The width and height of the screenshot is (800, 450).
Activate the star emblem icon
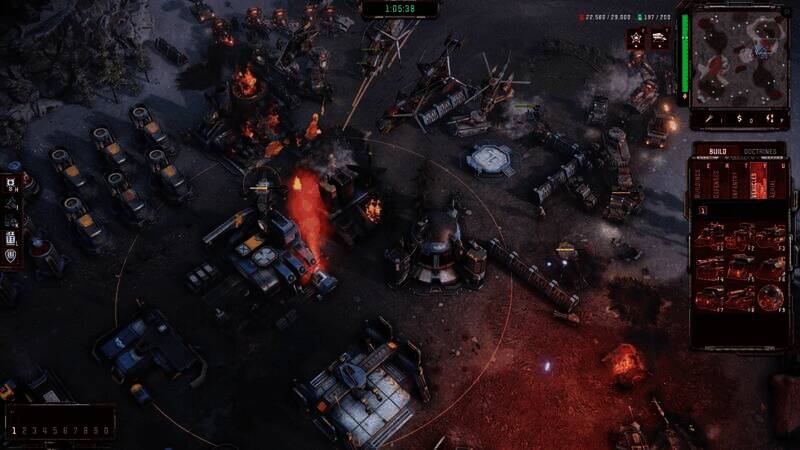pyautogui.click(x=634, y=38)
